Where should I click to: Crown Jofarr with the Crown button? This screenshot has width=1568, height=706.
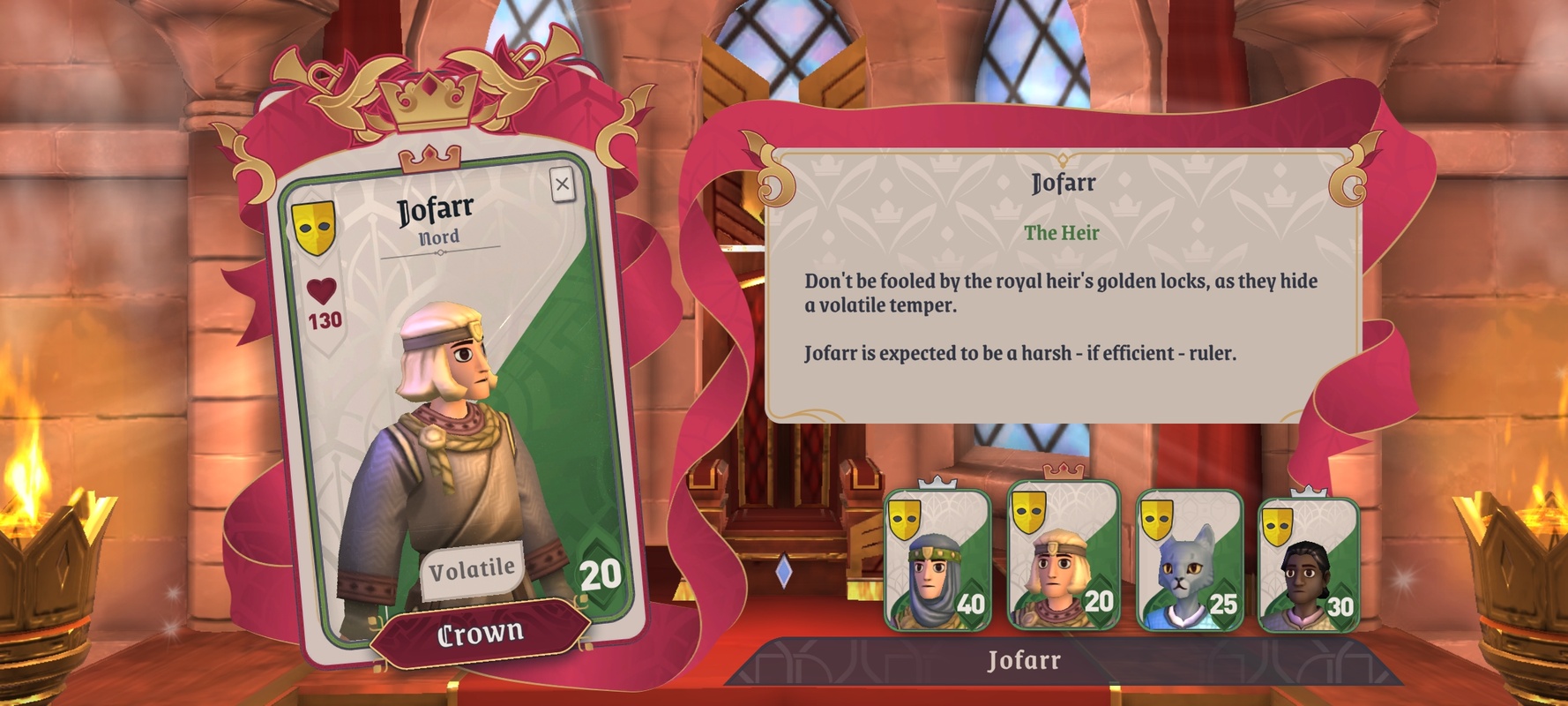tap(480, 633)
